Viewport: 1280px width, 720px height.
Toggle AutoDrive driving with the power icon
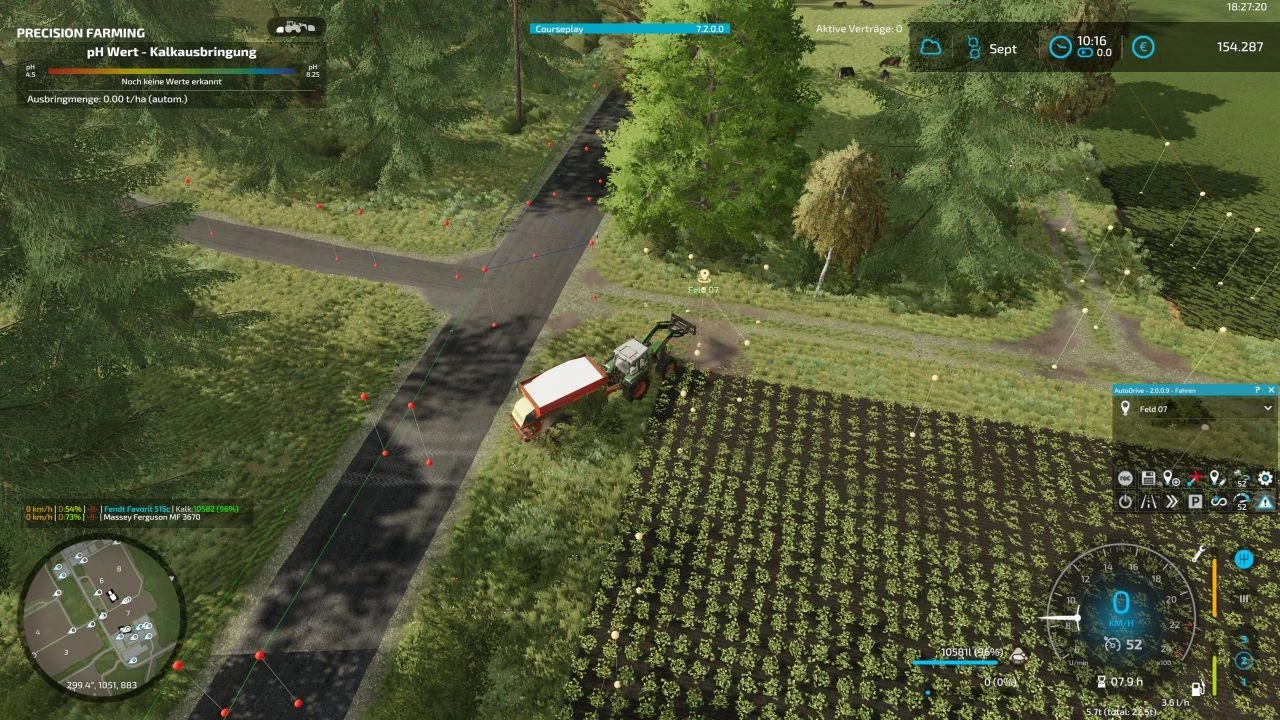click(x=1126, y=501)
